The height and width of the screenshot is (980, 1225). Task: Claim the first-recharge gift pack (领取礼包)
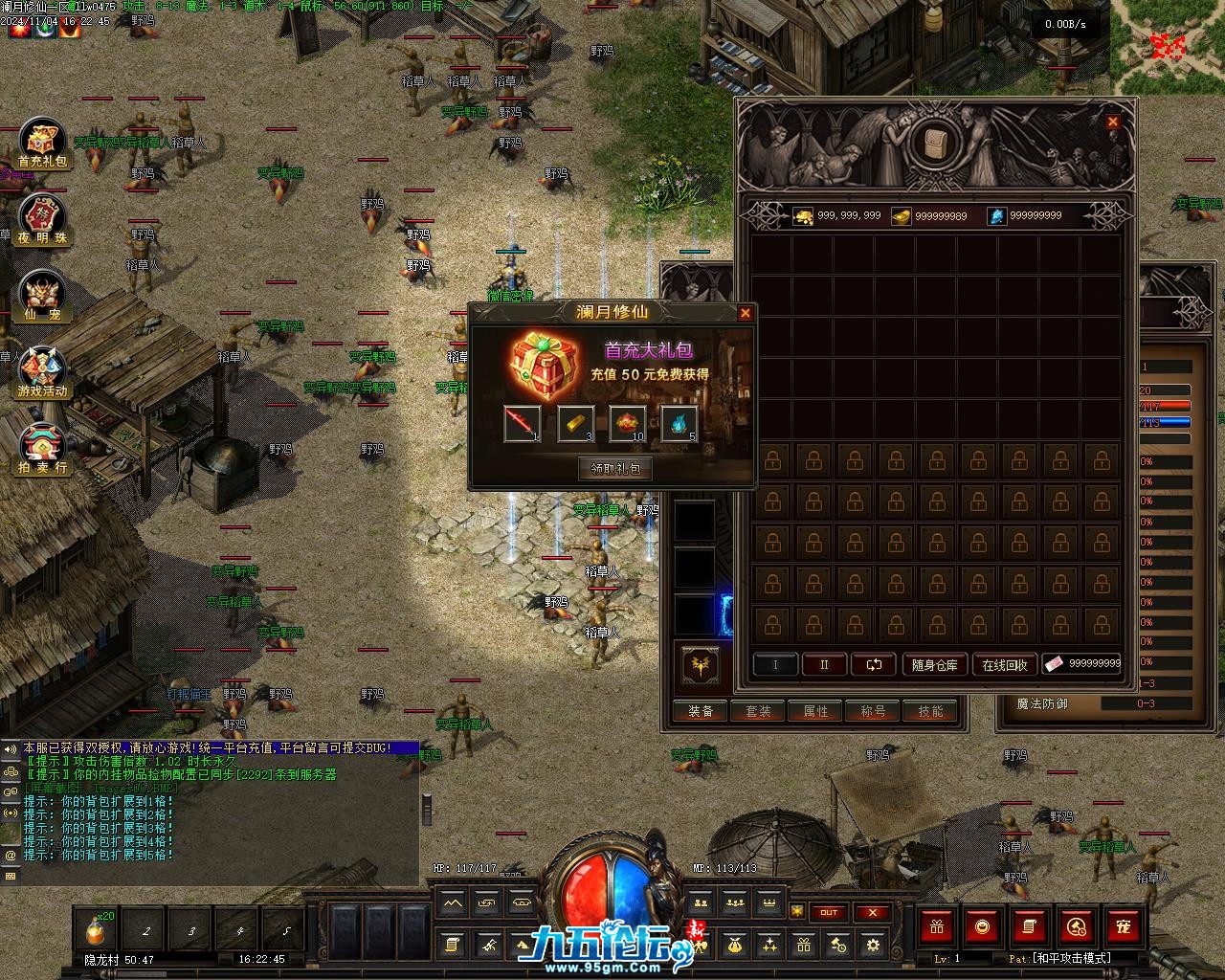(615, 468)
